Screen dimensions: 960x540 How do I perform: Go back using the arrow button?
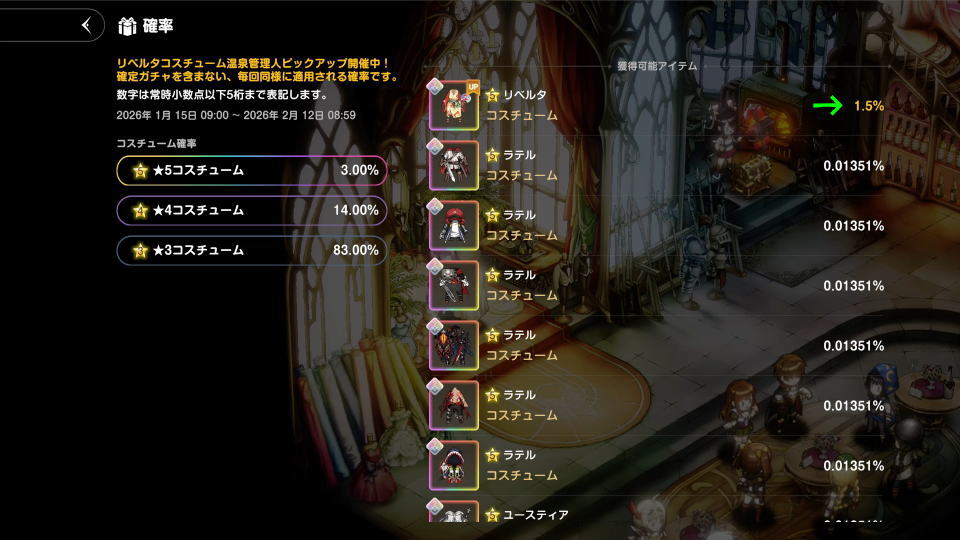[x=88, y=25]
